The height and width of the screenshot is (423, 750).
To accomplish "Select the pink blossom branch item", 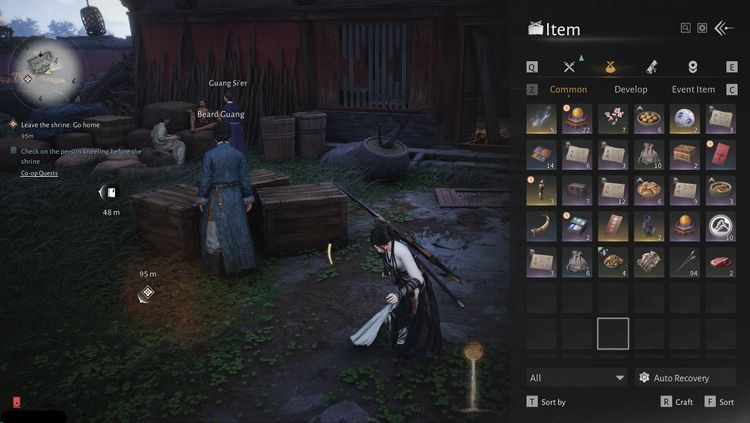I will pyautogui.click(x=613, y=119).
